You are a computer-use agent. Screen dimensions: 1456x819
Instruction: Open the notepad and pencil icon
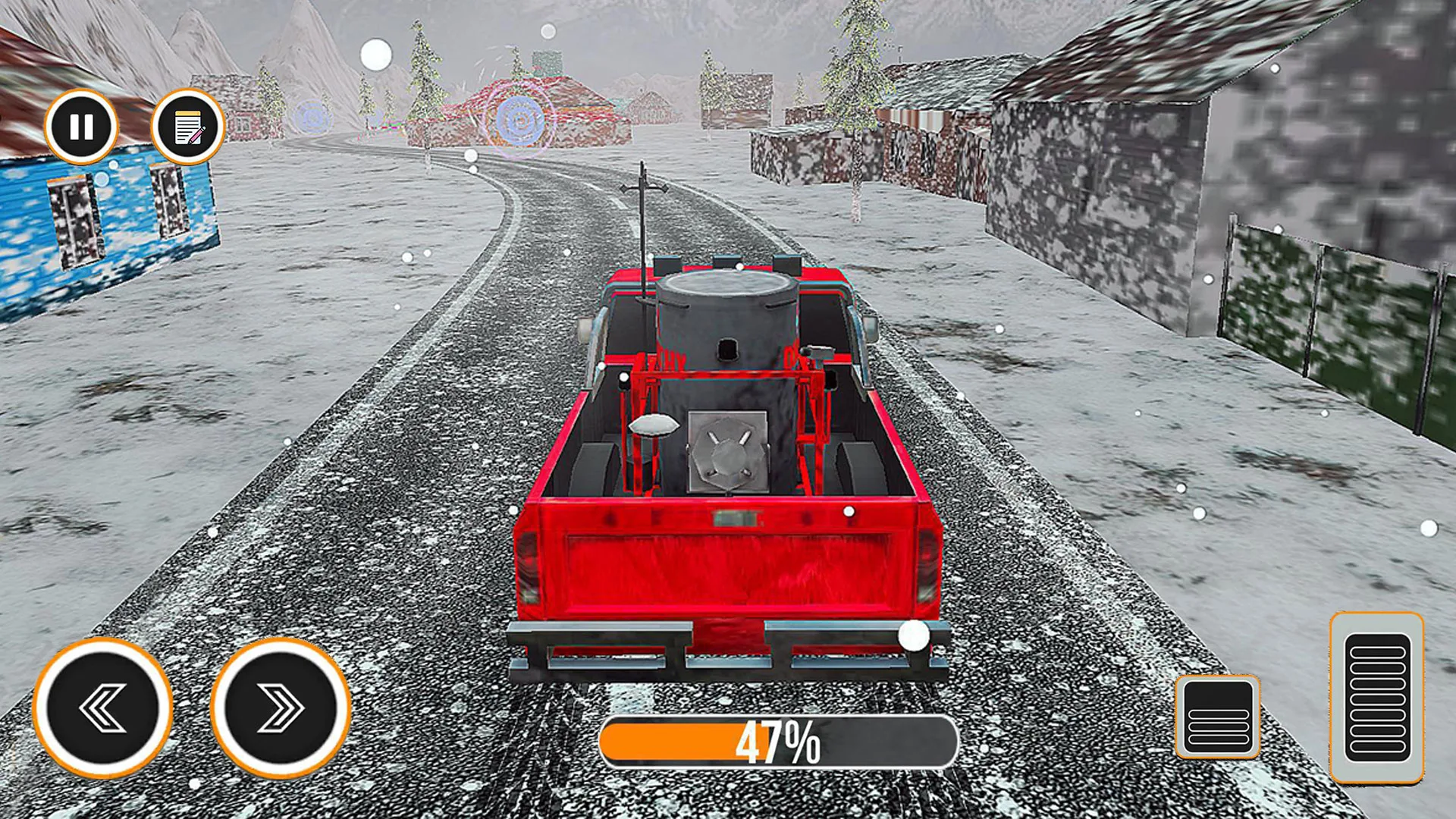point(188,127)
